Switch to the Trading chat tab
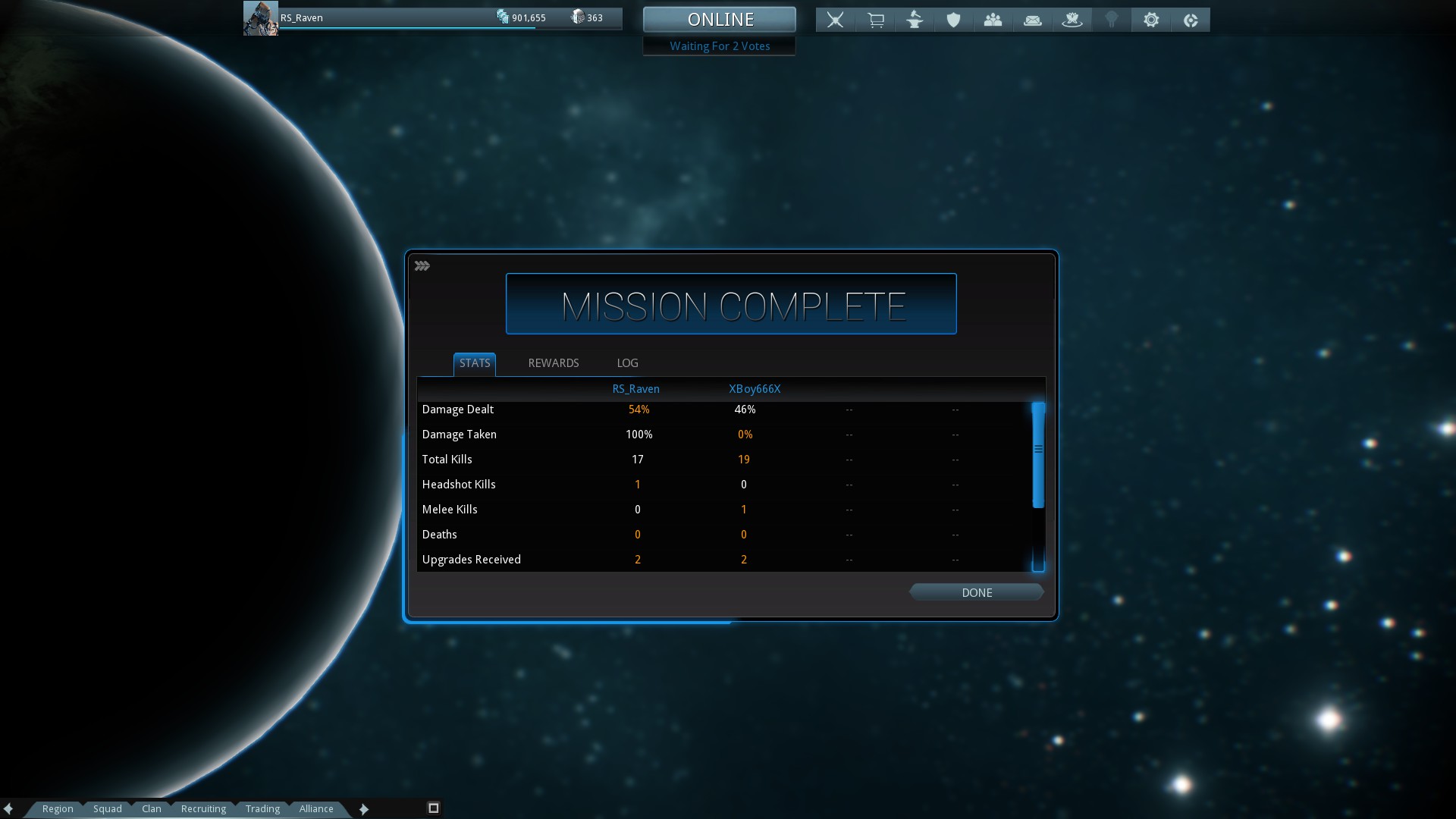 [262, 808]
